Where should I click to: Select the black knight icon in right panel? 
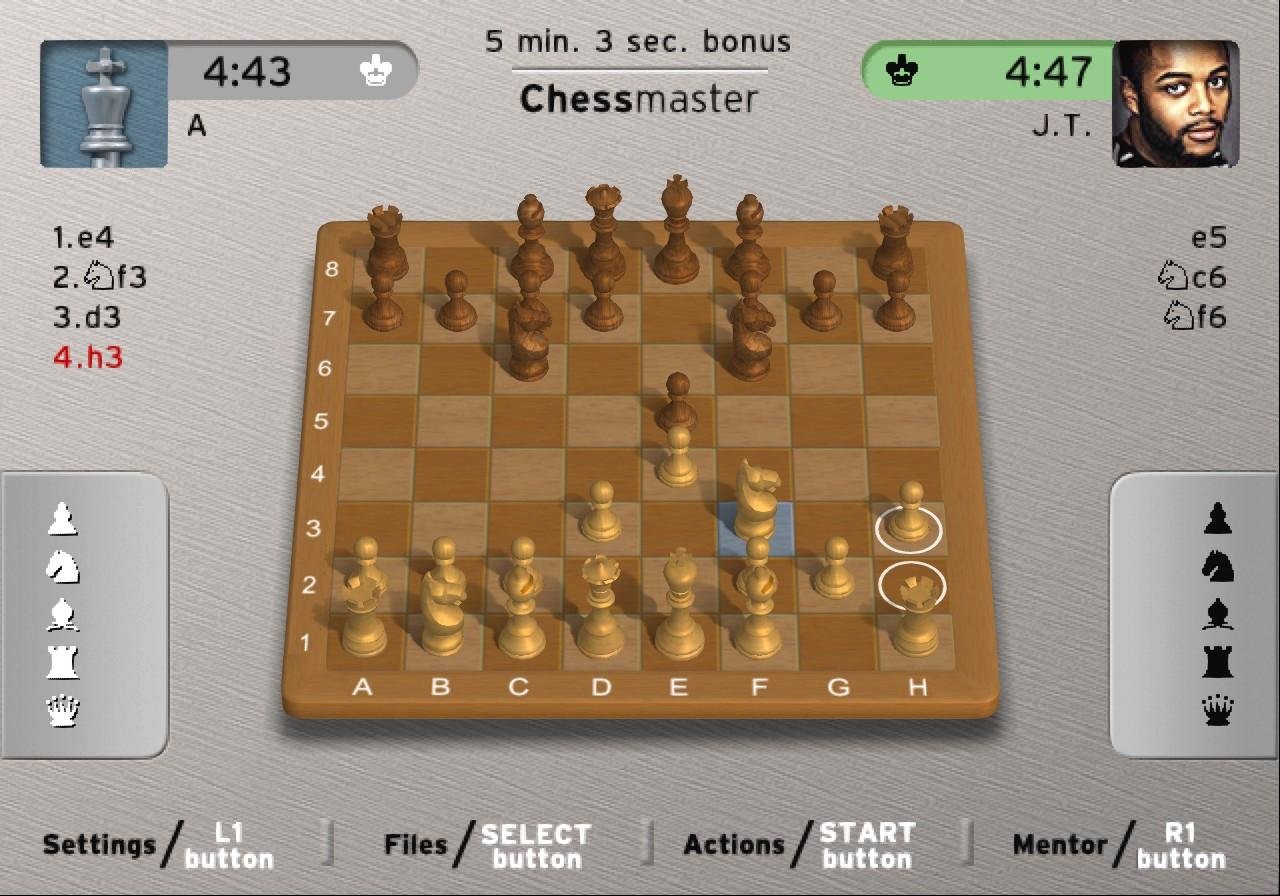click(1216, 565)
